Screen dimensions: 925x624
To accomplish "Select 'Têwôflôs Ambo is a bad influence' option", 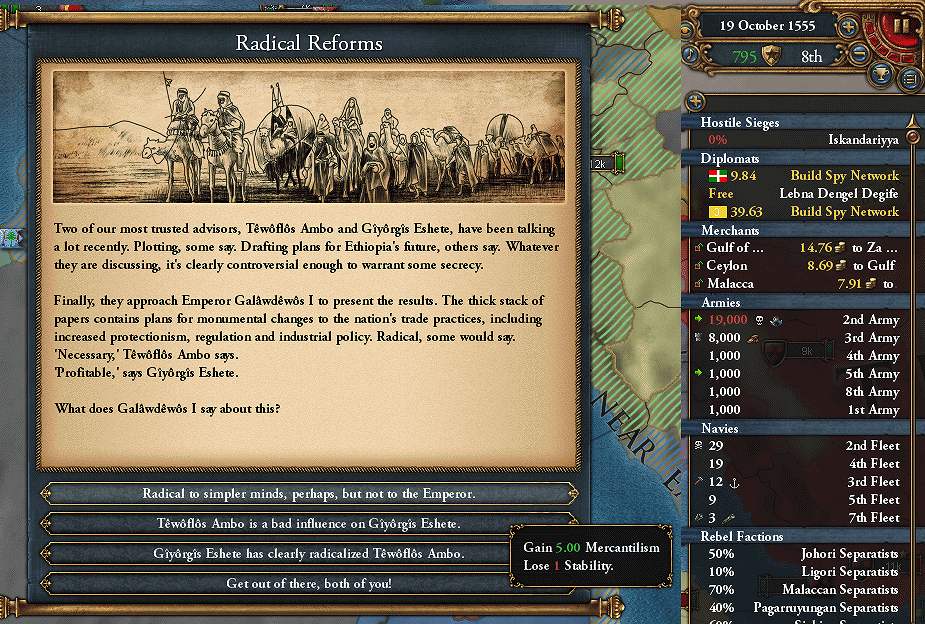I will (308, 523).
